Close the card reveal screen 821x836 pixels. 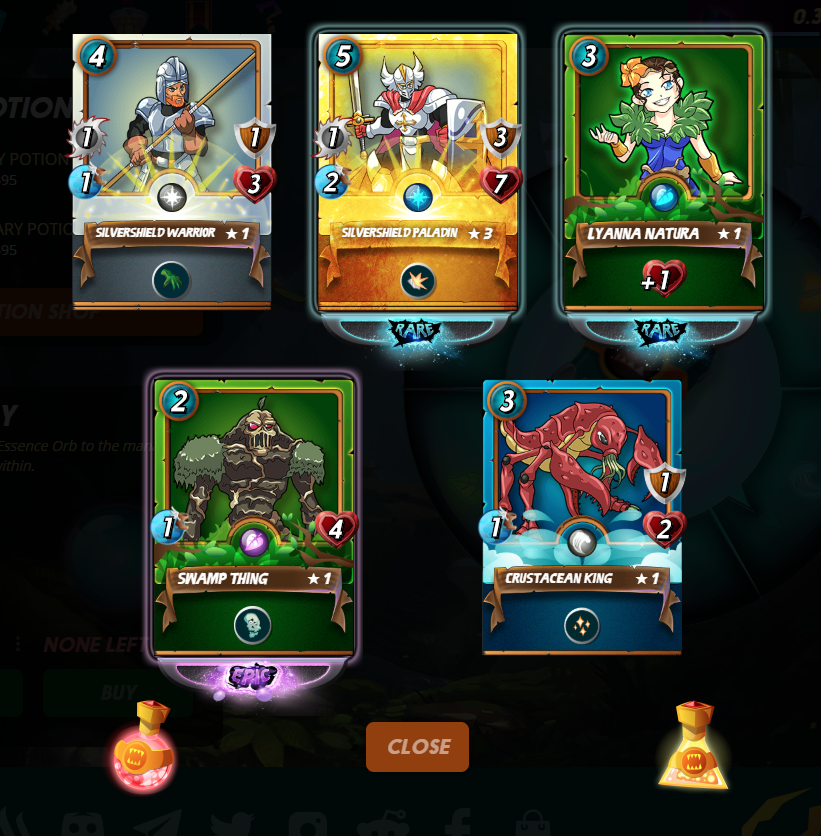[x=417, y=747]
